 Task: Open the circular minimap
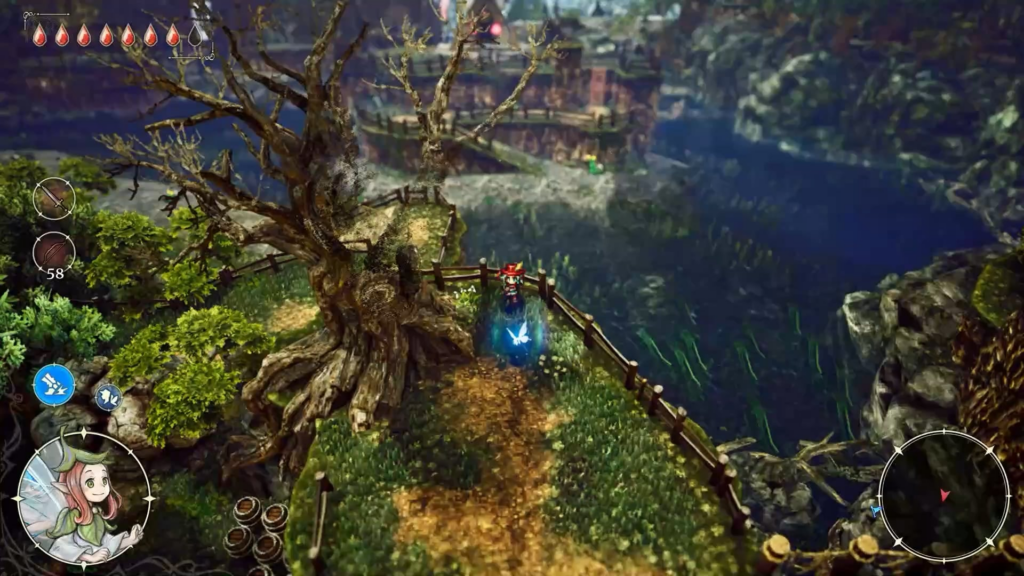(944, 495)
